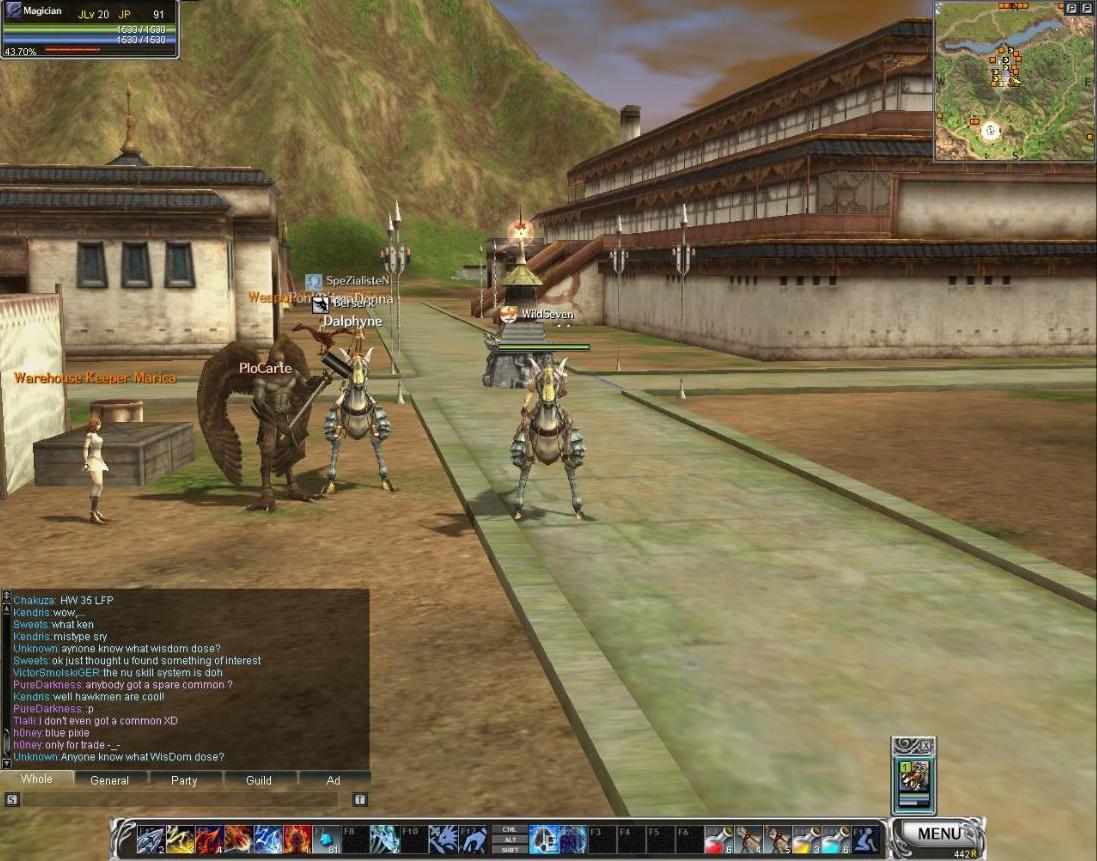Switch to the General chat tab
Screen dimensions: 1097x861
point(109,780)
